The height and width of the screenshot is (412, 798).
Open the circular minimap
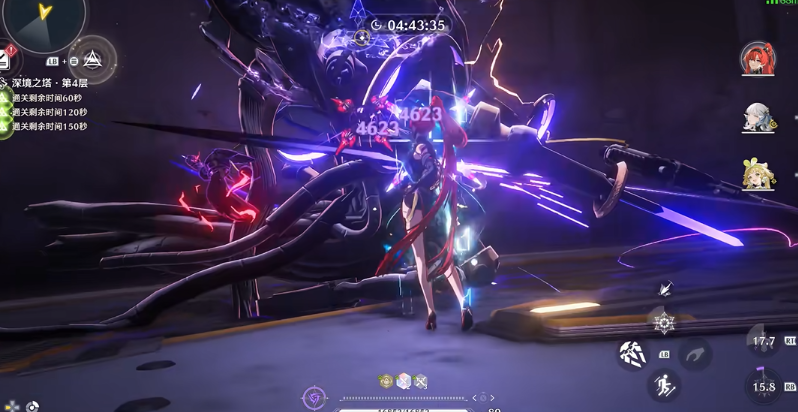[44, 22]
